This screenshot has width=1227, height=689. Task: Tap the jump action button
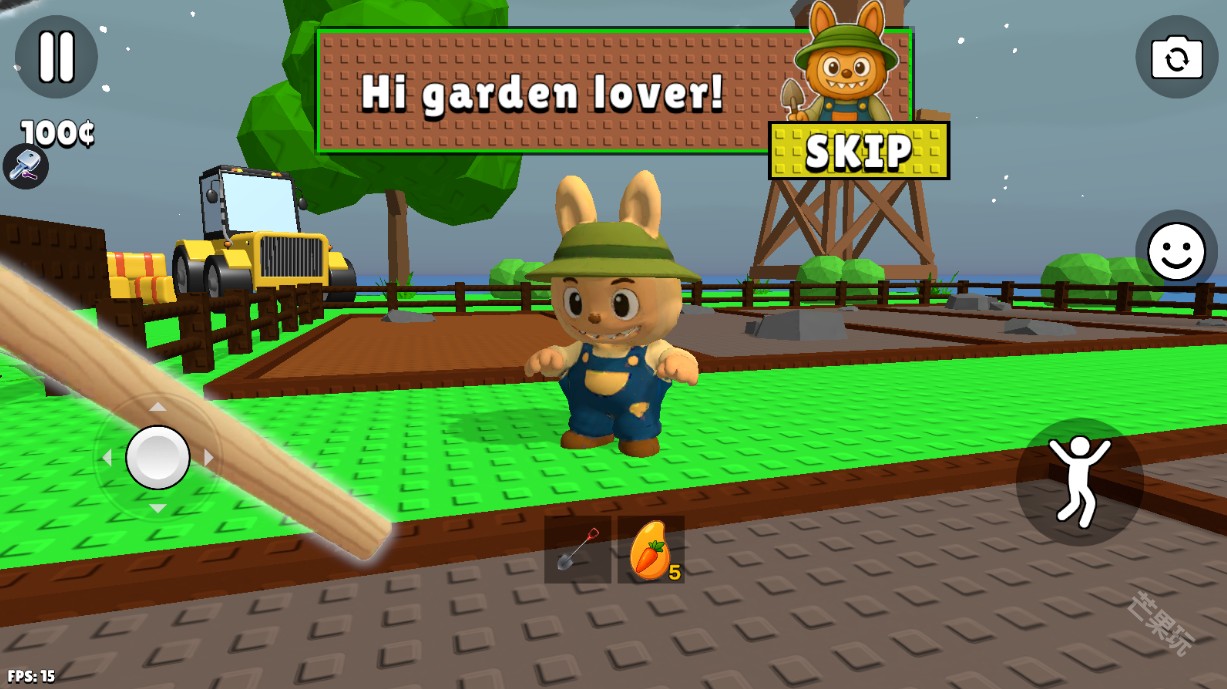tap(1079, 481)
